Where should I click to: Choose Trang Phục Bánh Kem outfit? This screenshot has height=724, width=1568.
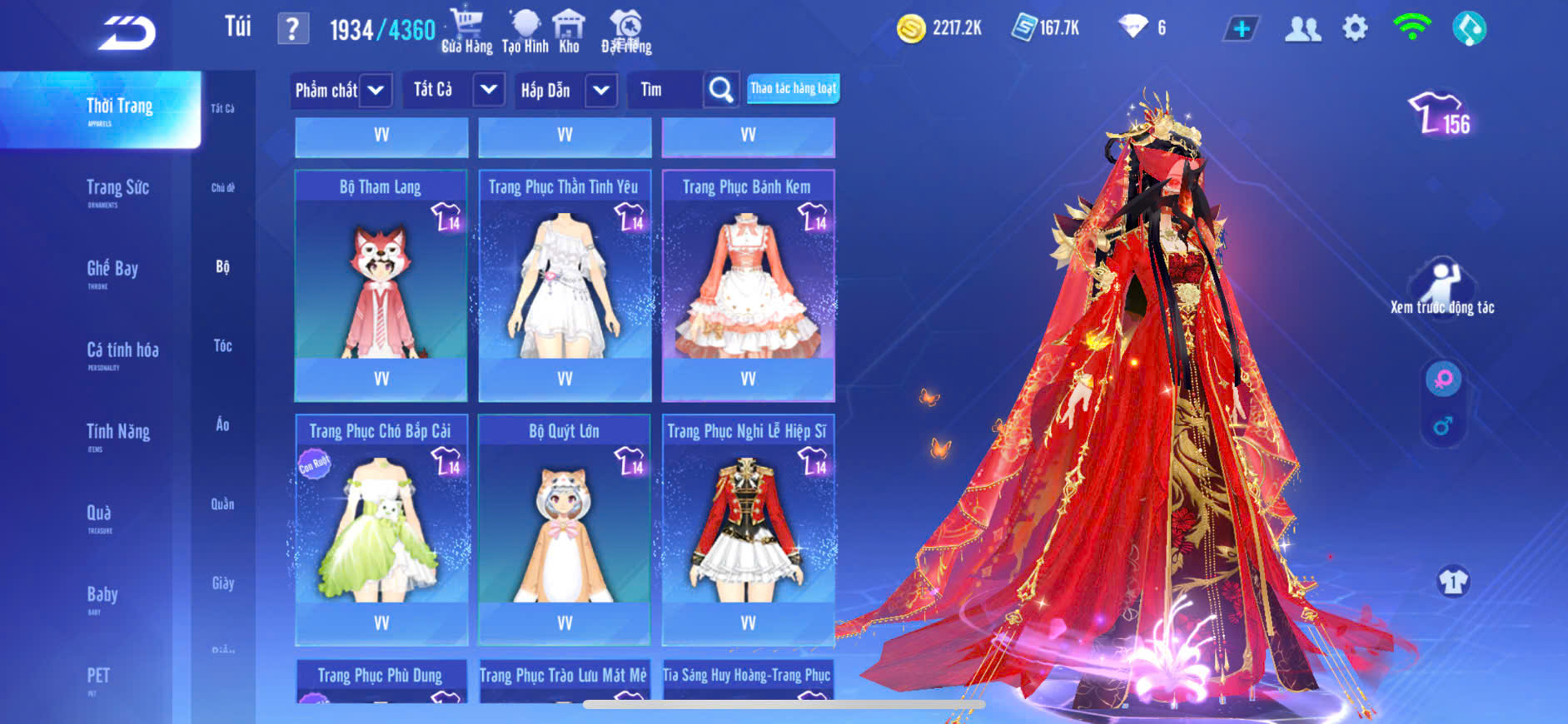(x=748, y=283)
